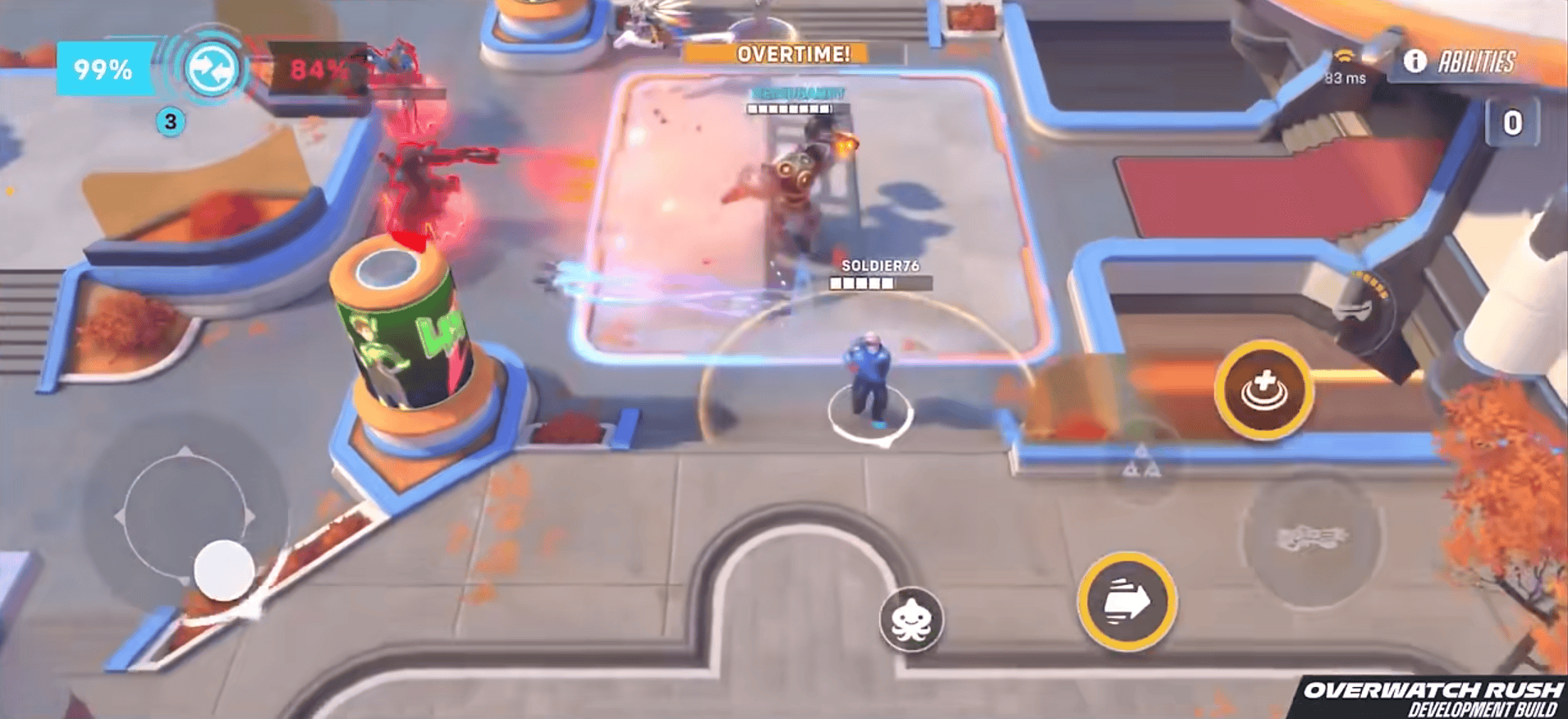The height and width of the screenshot is (719, 1568).
Task: Tap the white movement joystick thumb
Action: pyautogui.click(x=223, y=569)
